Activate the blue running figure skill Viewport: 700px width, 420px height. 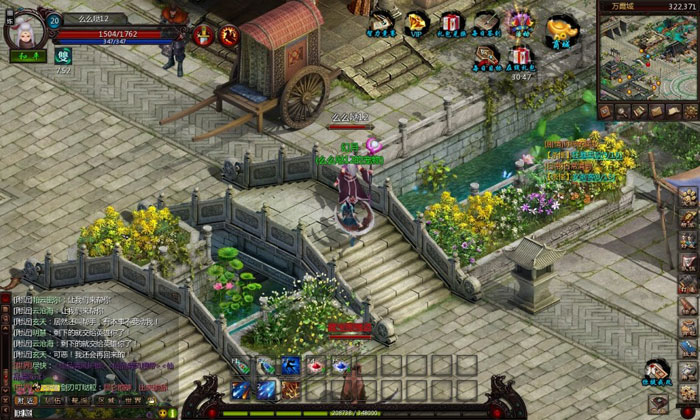(291, 365)
